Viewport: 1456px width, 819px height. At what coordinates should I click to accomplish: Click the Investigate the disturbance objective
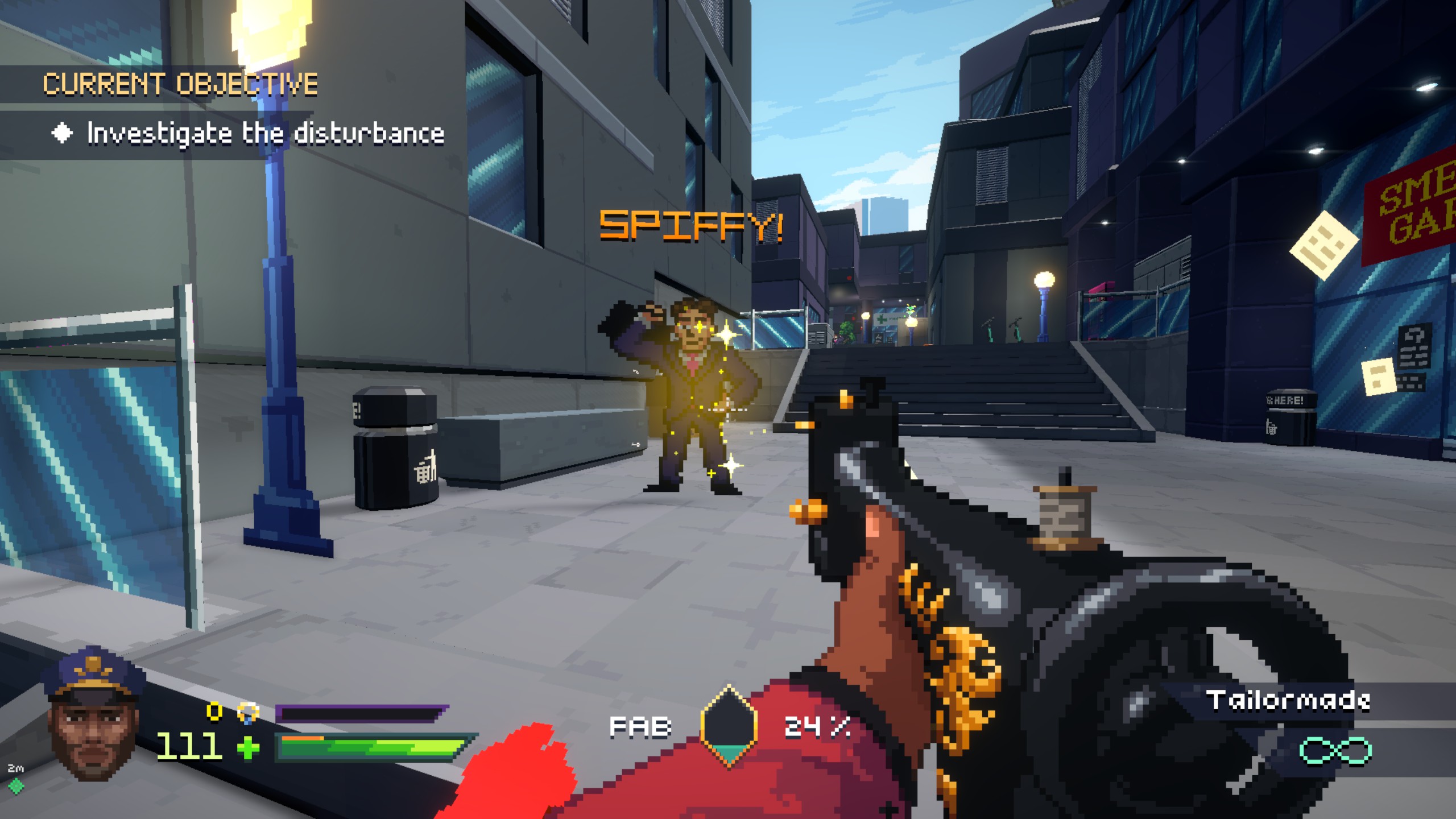265,134
